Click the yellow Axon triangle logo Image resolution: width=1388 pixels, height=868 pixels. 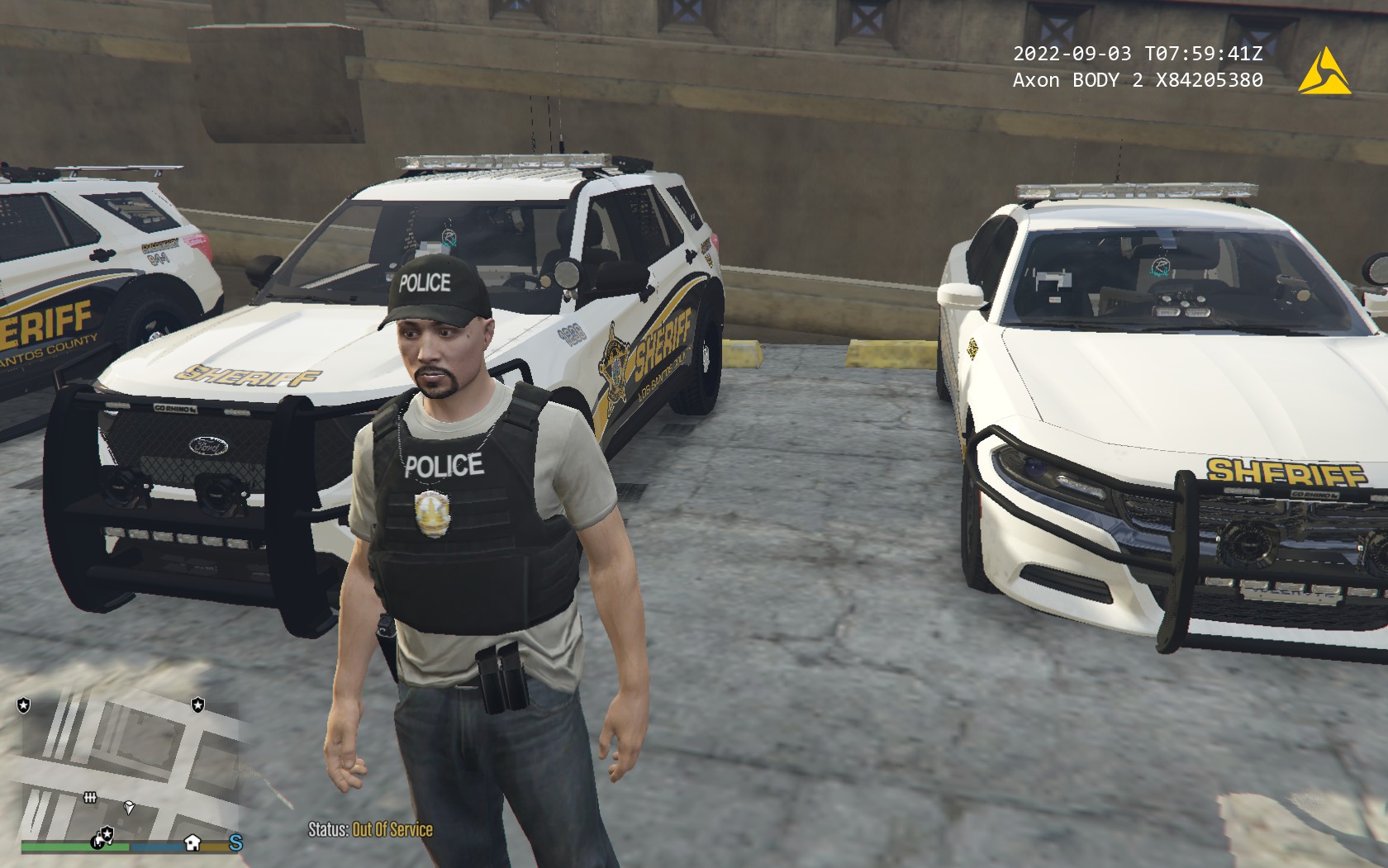click(x=1324, y=72)
